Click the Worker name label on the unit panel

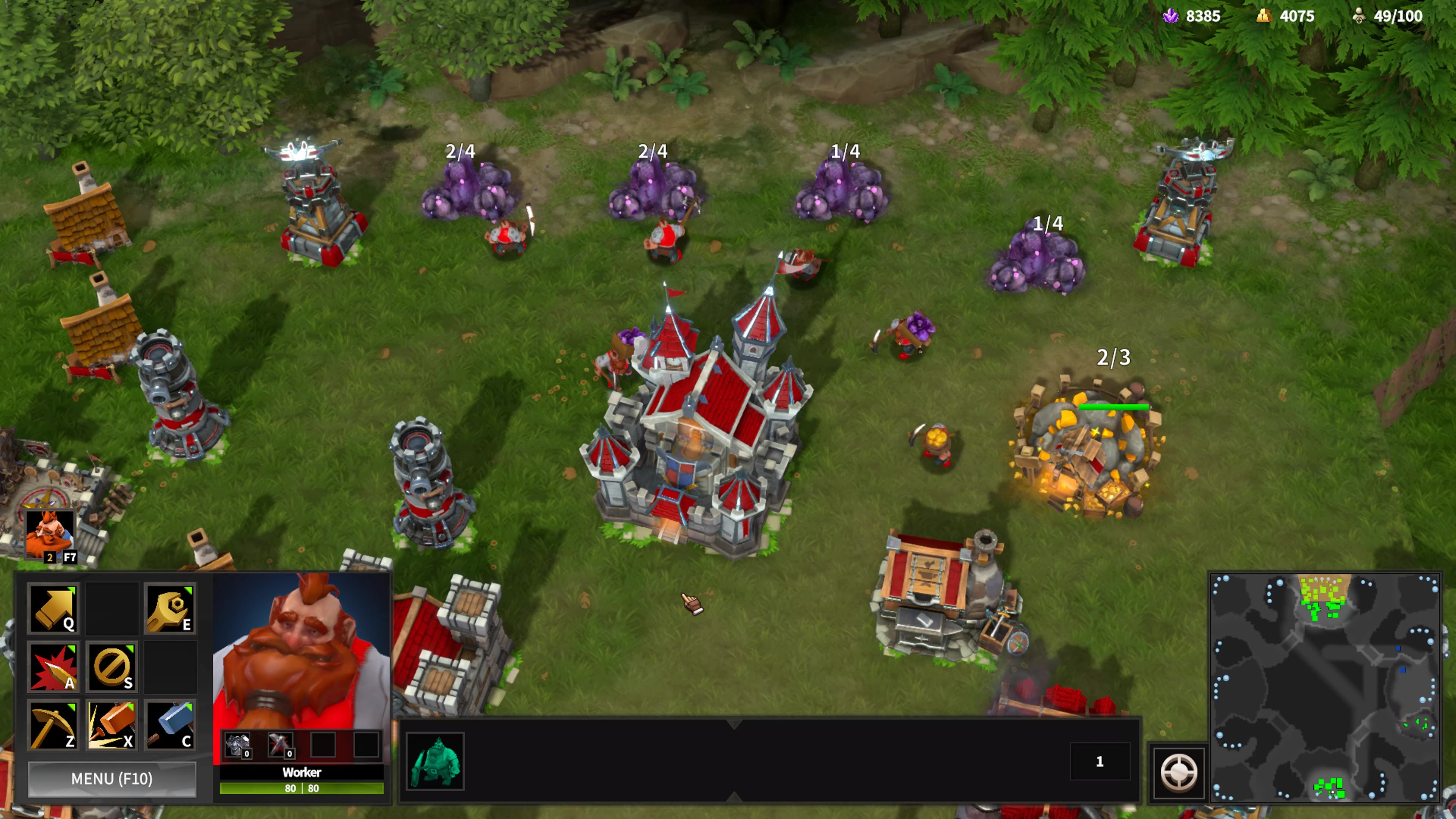(301, 773)
